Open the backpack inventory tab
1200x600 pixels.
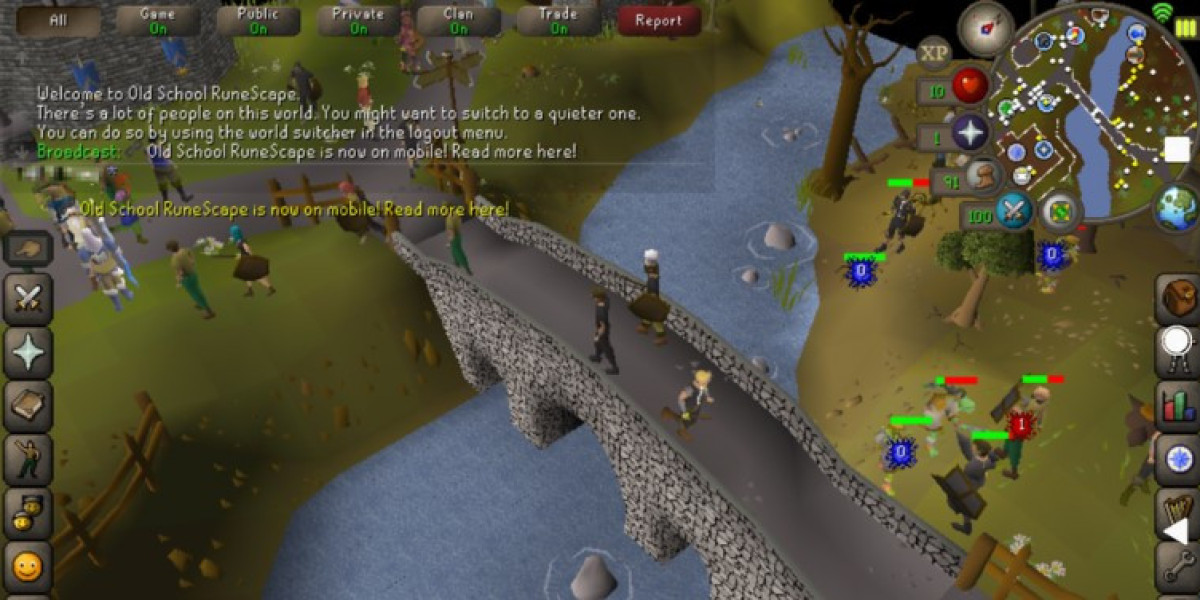tap(1178, 297)
